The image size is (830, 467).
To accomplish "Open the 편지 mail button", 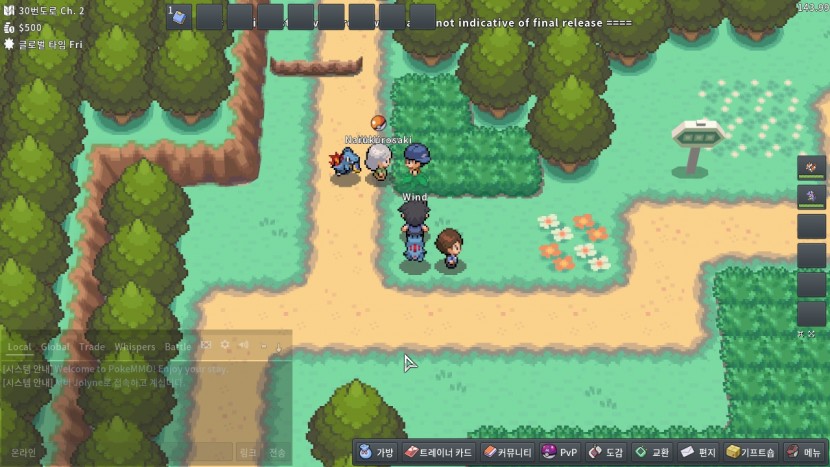I will pos(698,452).
